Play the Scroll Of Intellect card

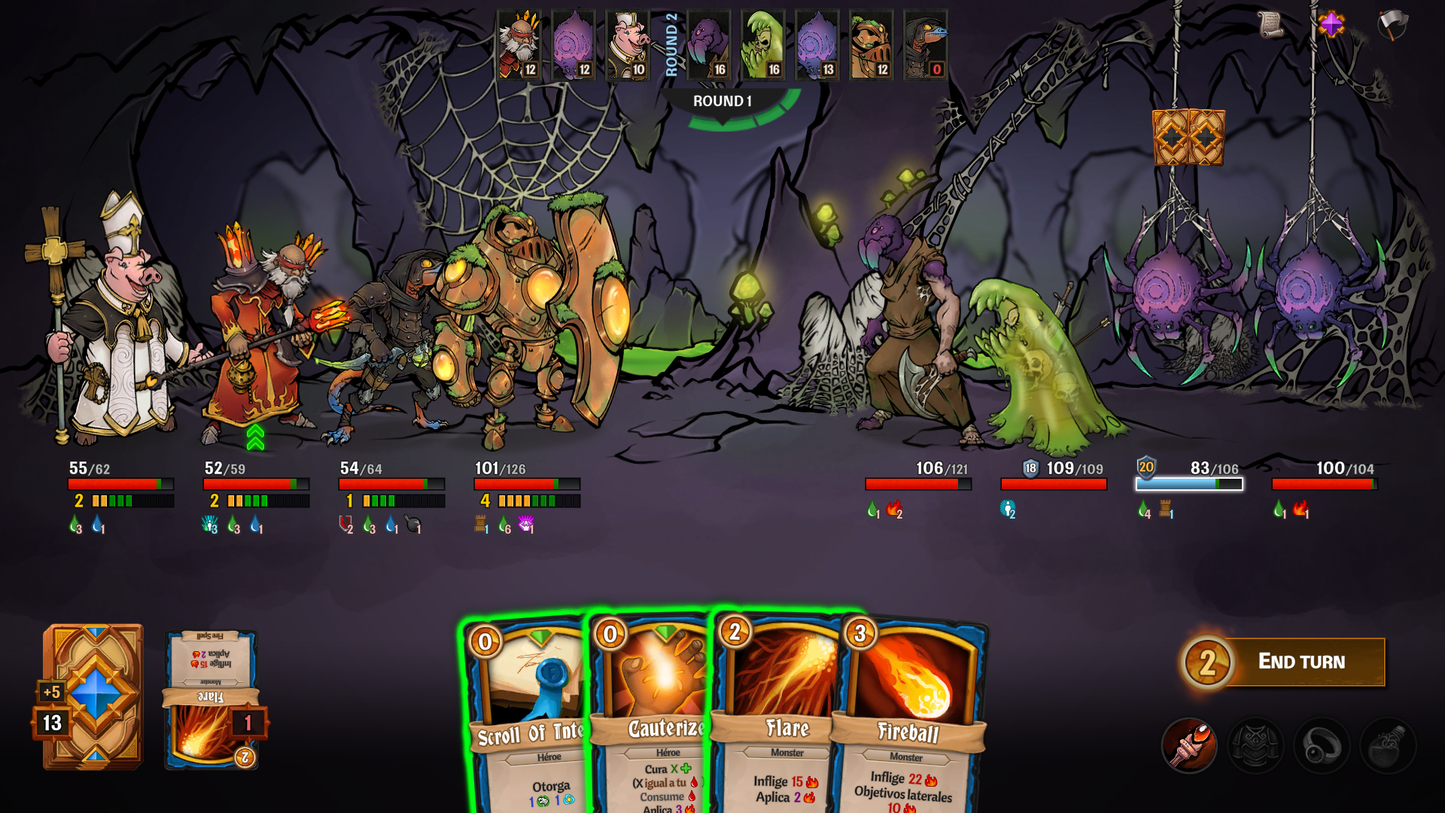coord(525,720)
